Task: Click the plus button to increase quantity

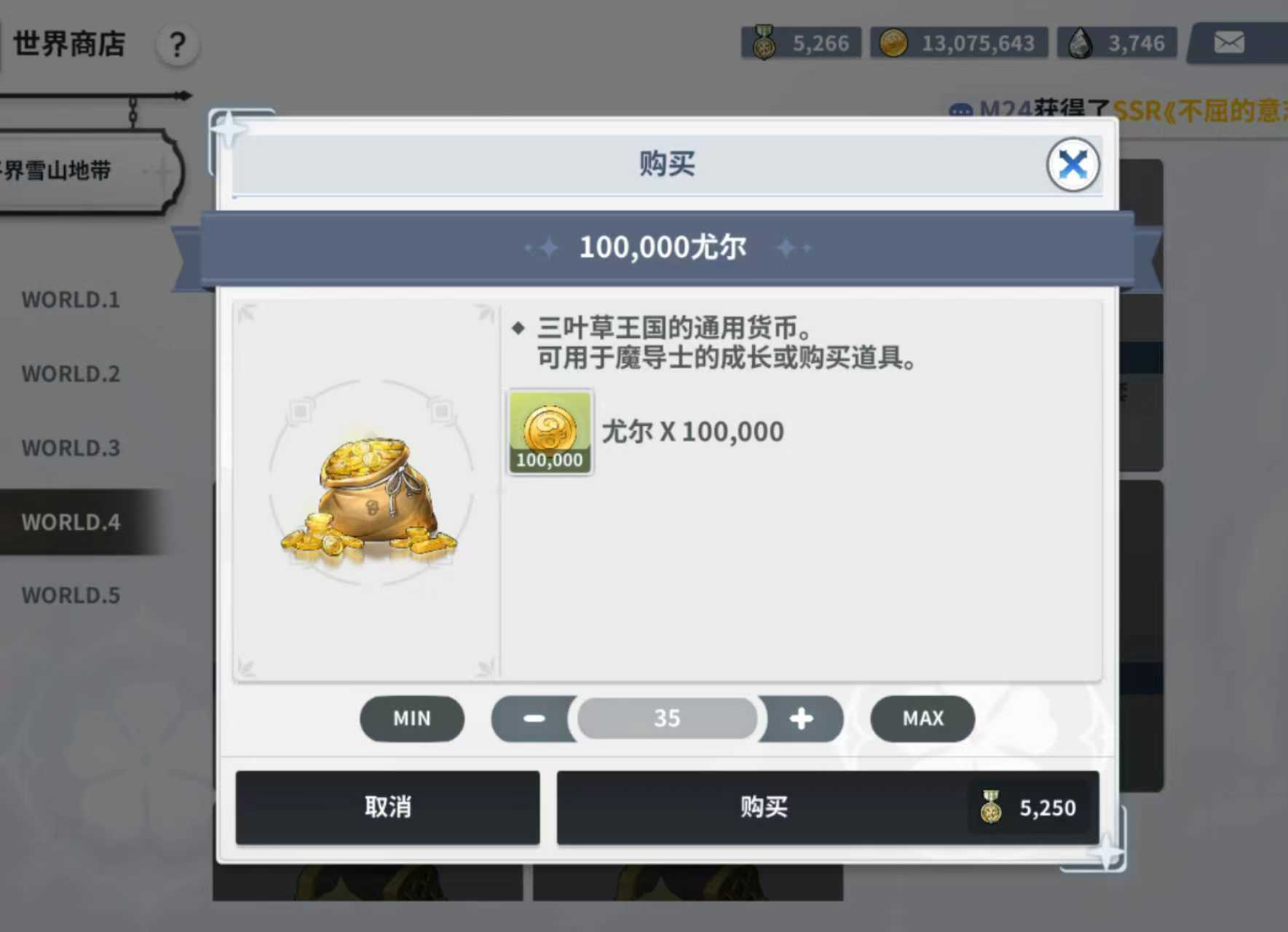Action: point(802,719)
